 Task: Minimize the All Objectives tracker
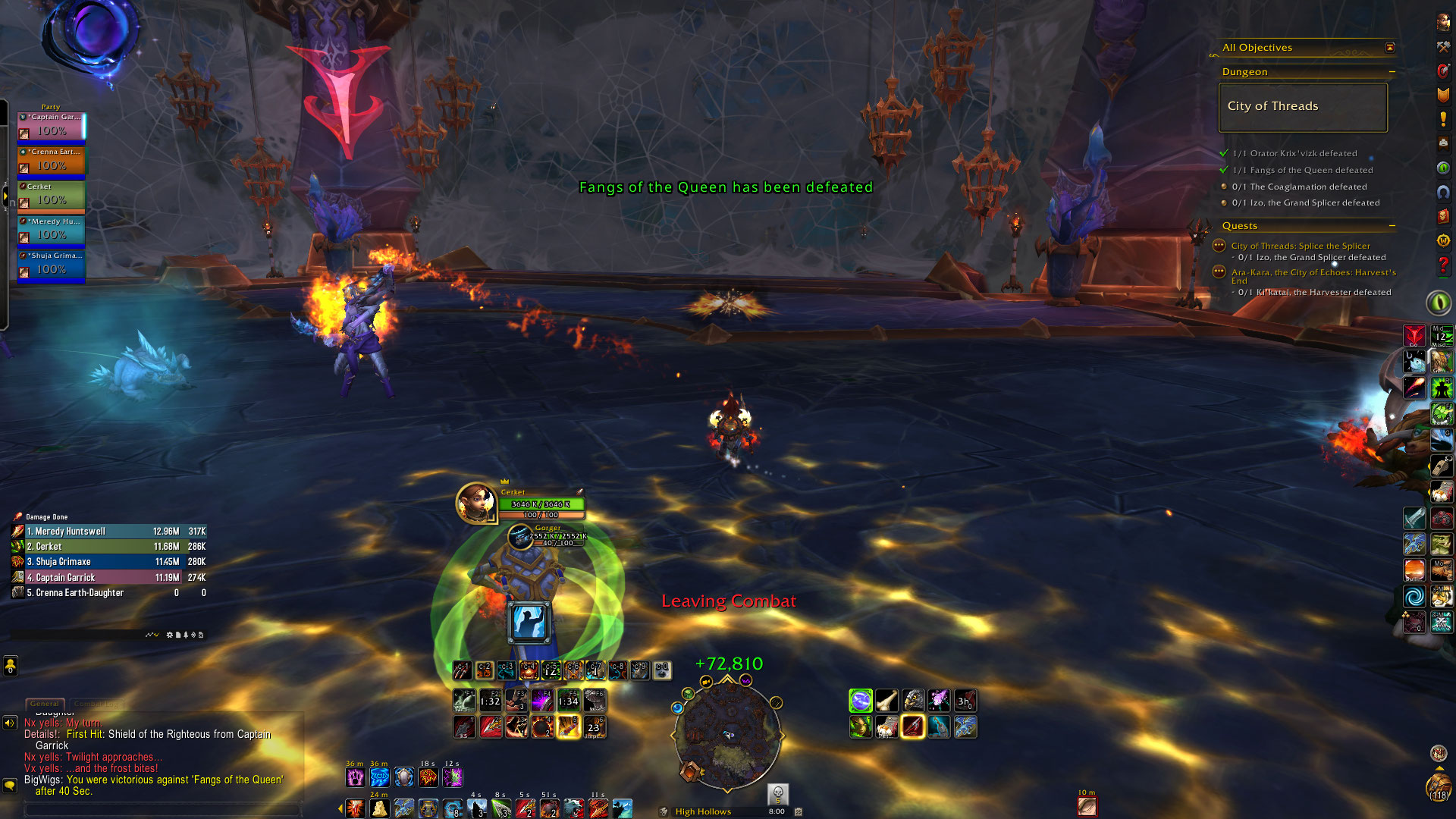point(1390,48)
